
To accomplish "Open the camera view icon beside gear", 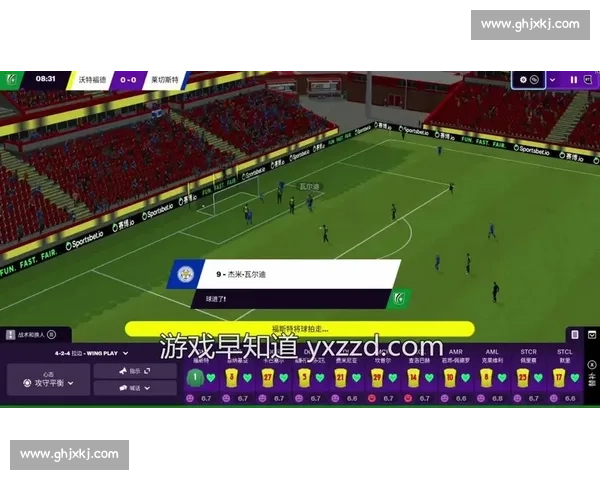I will pos(535,79).
